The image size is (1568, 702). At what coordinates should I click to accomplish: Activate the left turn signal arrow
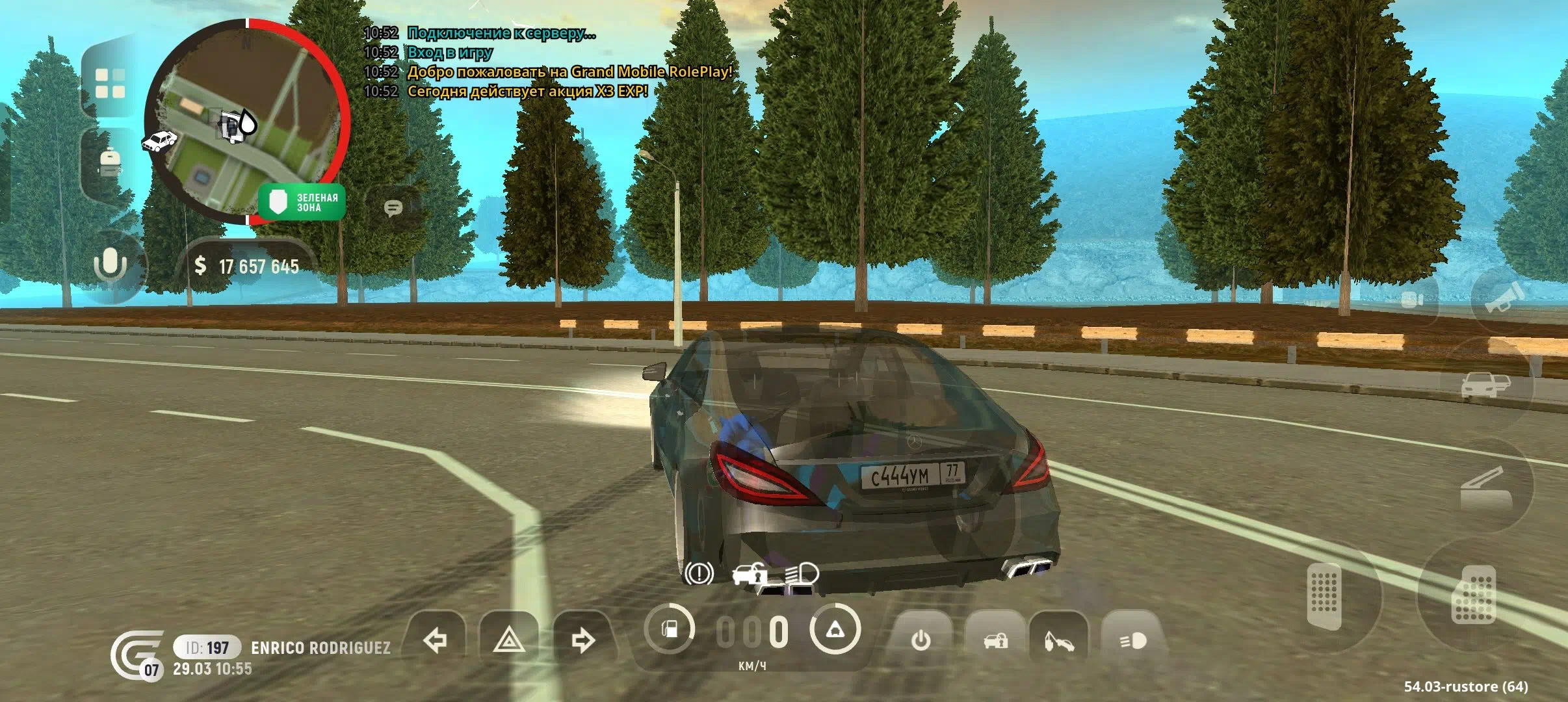[x=434, y=641]
